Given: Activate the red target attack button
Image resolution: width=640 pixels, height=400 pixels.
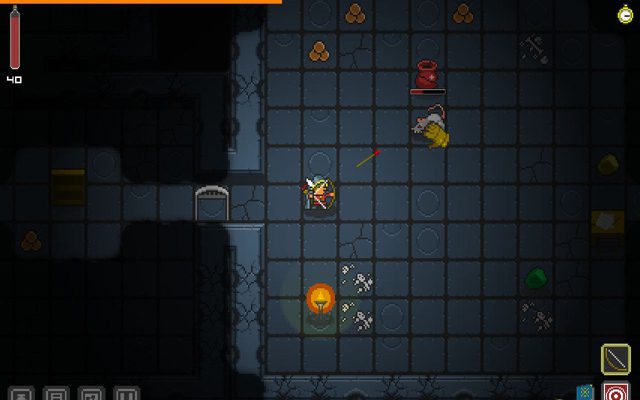Looking at the screenshot, I should click(x=616, y=391).
